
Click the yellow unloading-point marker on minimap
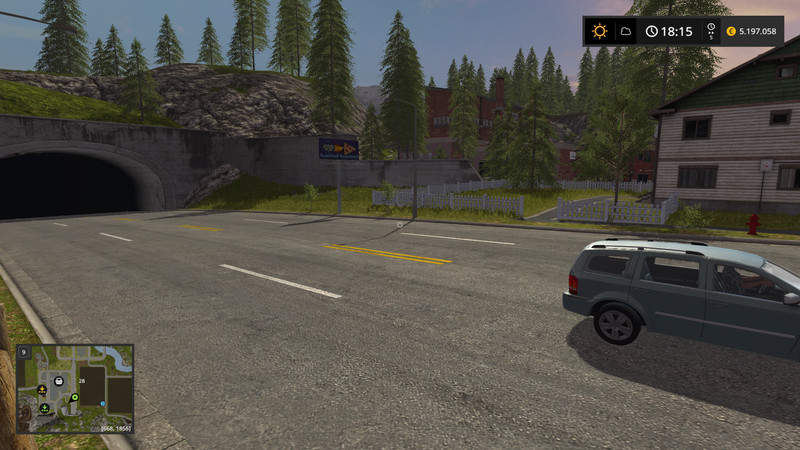(41, 389)
